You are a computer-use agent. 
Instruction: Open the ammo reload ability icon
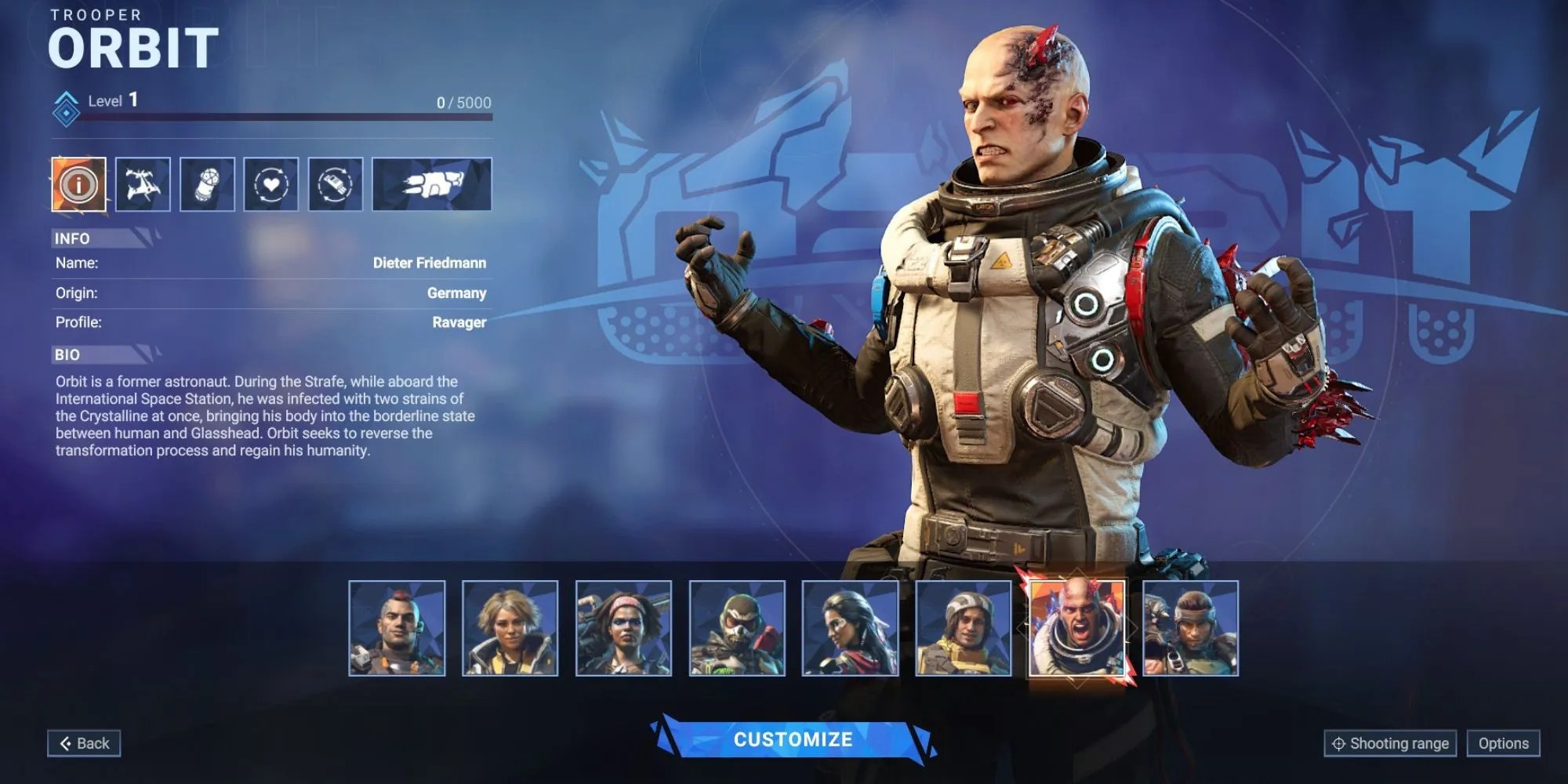click(335, 185)
